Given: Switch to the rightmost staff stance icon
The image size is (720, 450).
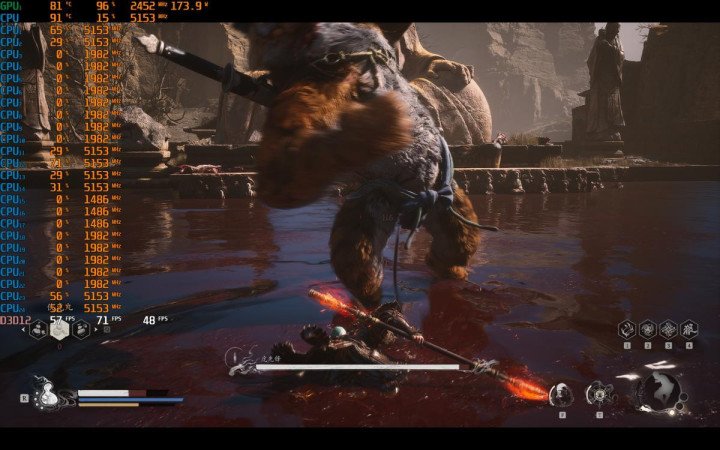Looking at the screenshot, I should (x=81, y=327).
